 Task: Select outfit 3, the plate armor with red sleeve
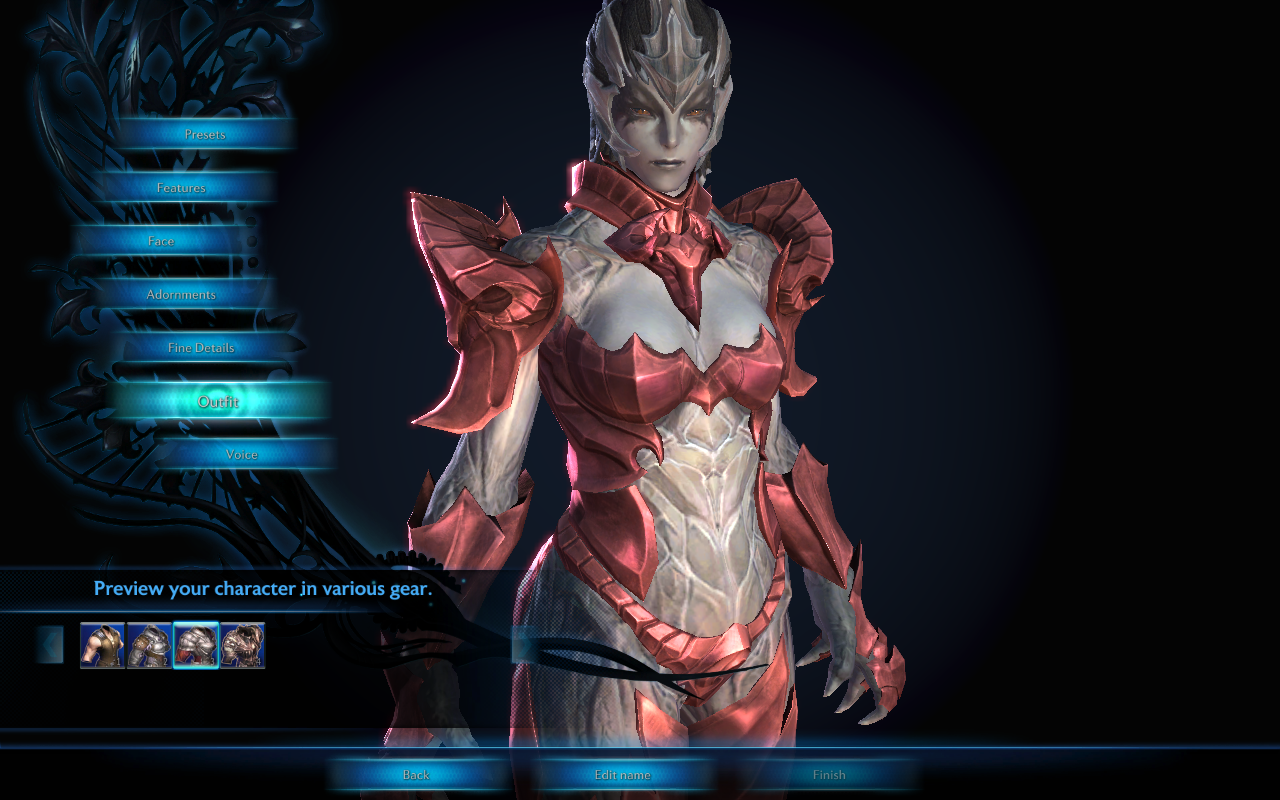tap(196, 645)
